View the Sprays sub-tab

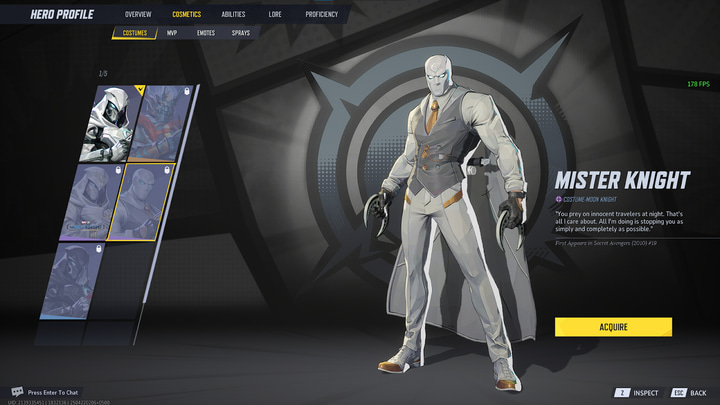click(x=241, y=33)
